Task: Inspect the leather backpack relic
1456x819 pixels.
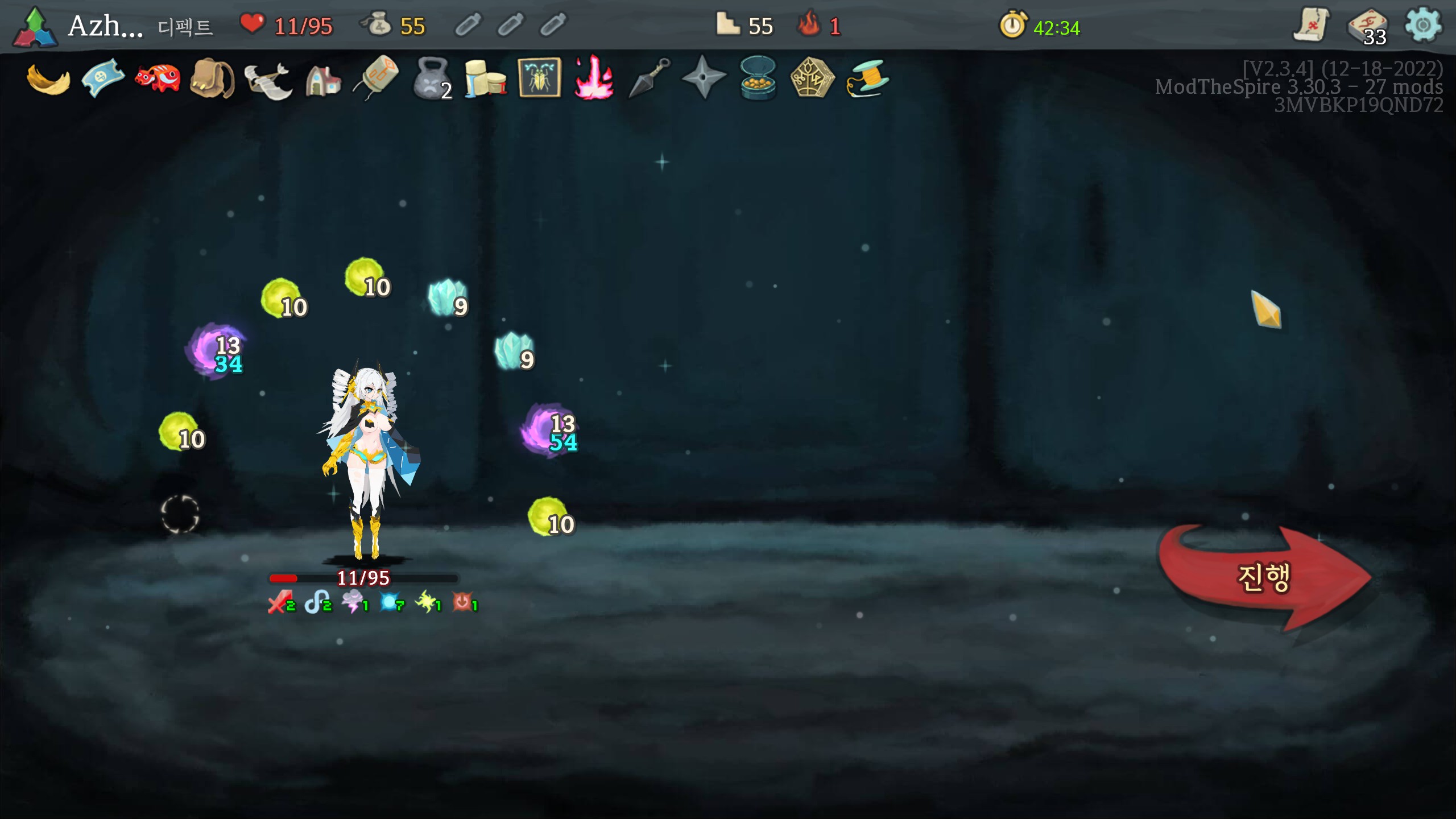Action: click(212, 78)
